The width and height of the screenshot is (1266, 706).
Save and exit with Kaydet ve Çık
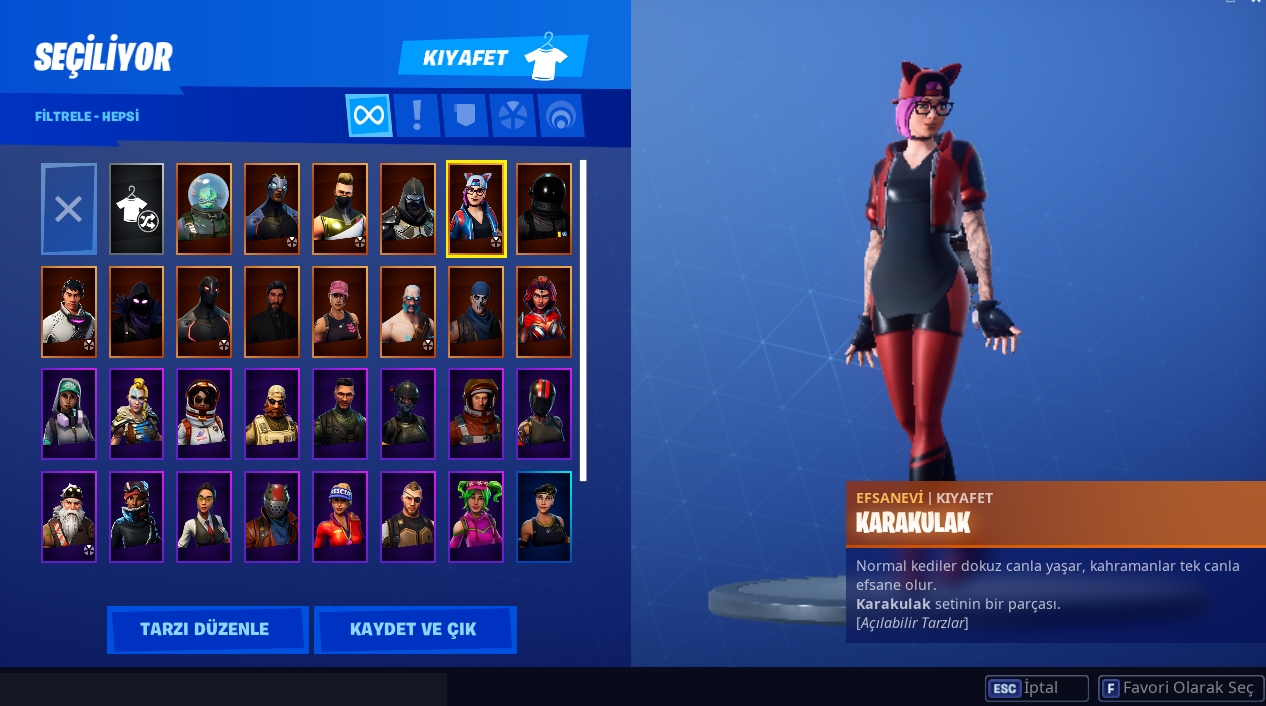pos(414,629)
